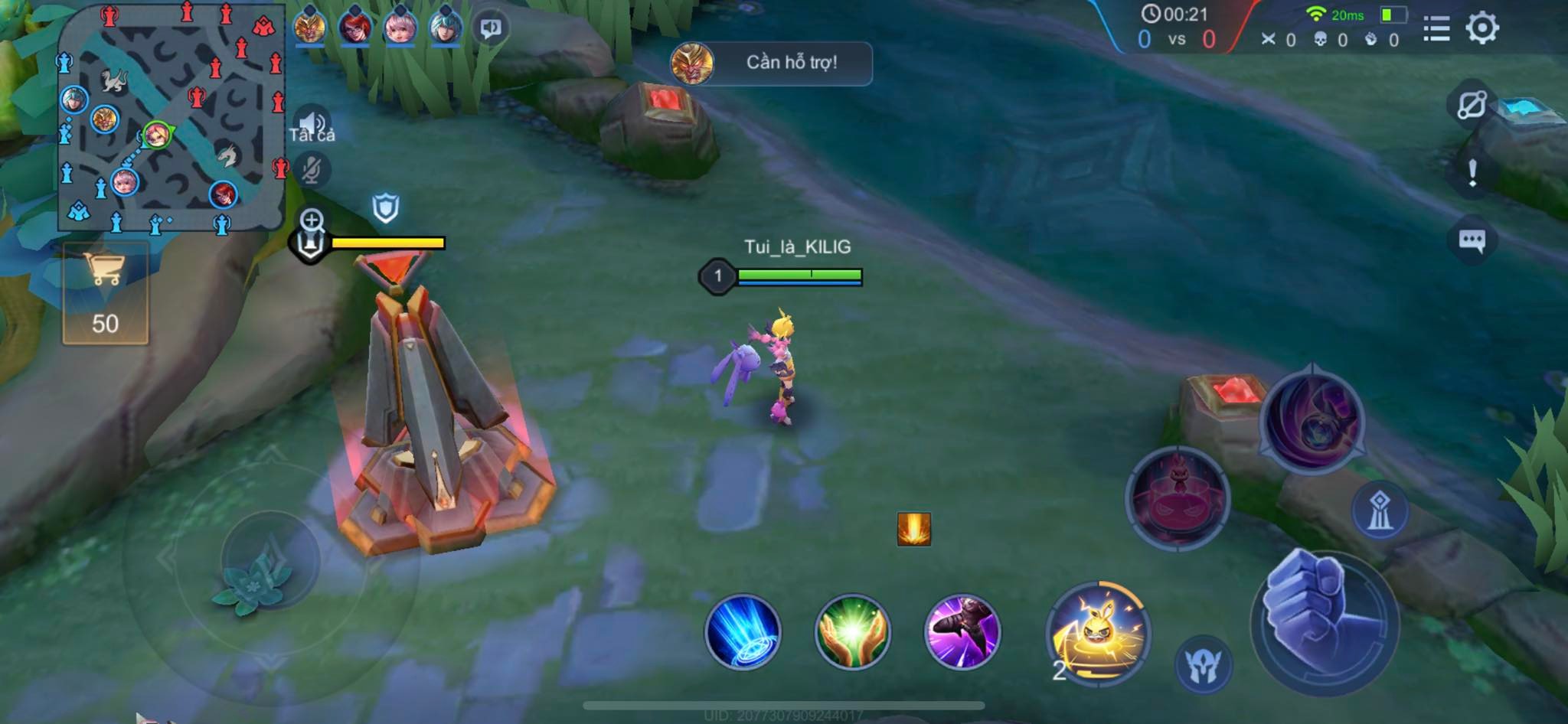Use the purple dash boot spell
1568x724 pixels.
(x=962, y=632)
